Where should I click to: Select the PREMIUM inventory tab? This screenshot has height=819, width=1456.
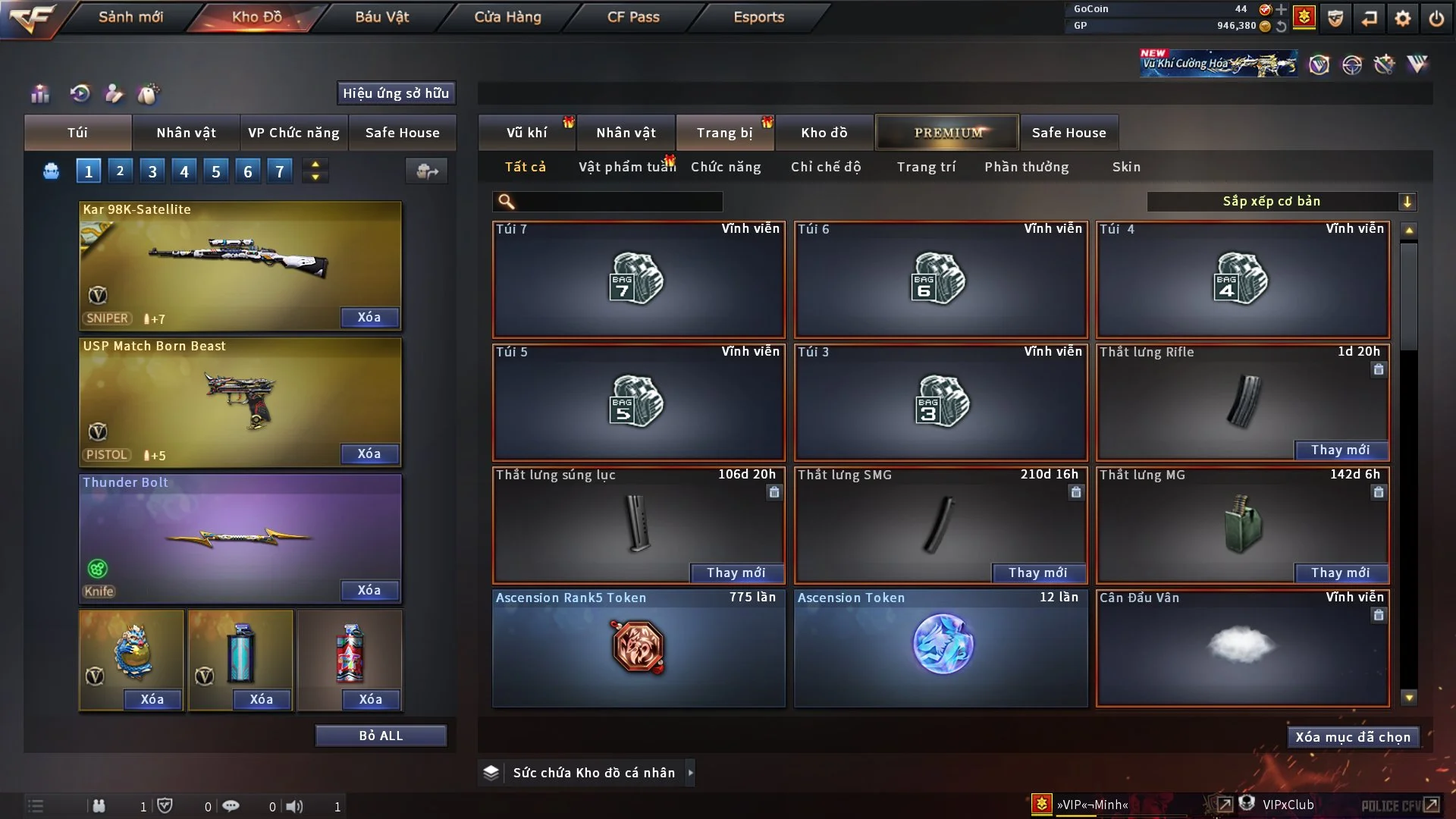click(948, 133)
